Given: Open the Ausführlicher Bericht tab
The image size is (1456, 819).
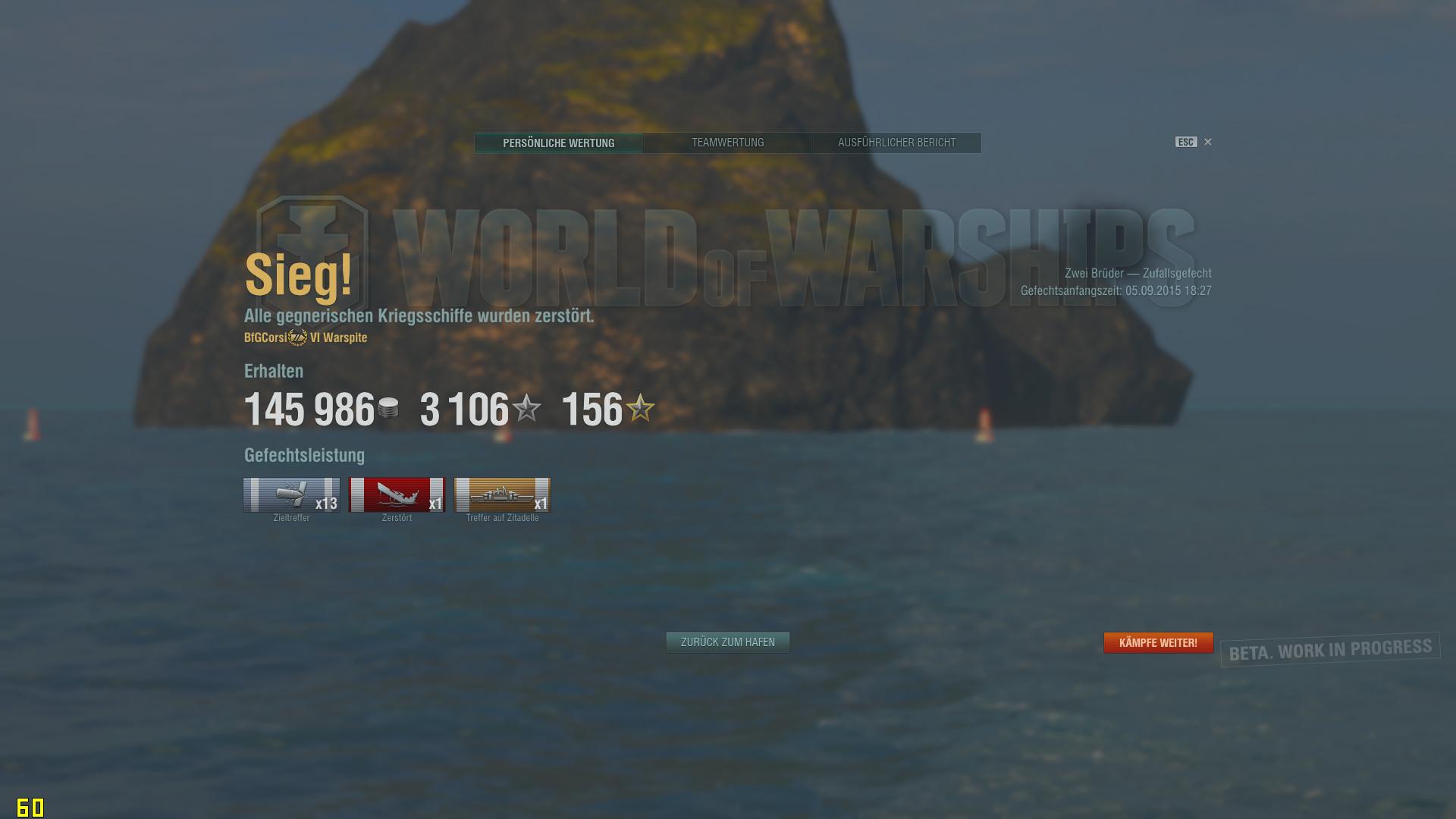Looking at the screenshot, I should [x=896, y=143].
